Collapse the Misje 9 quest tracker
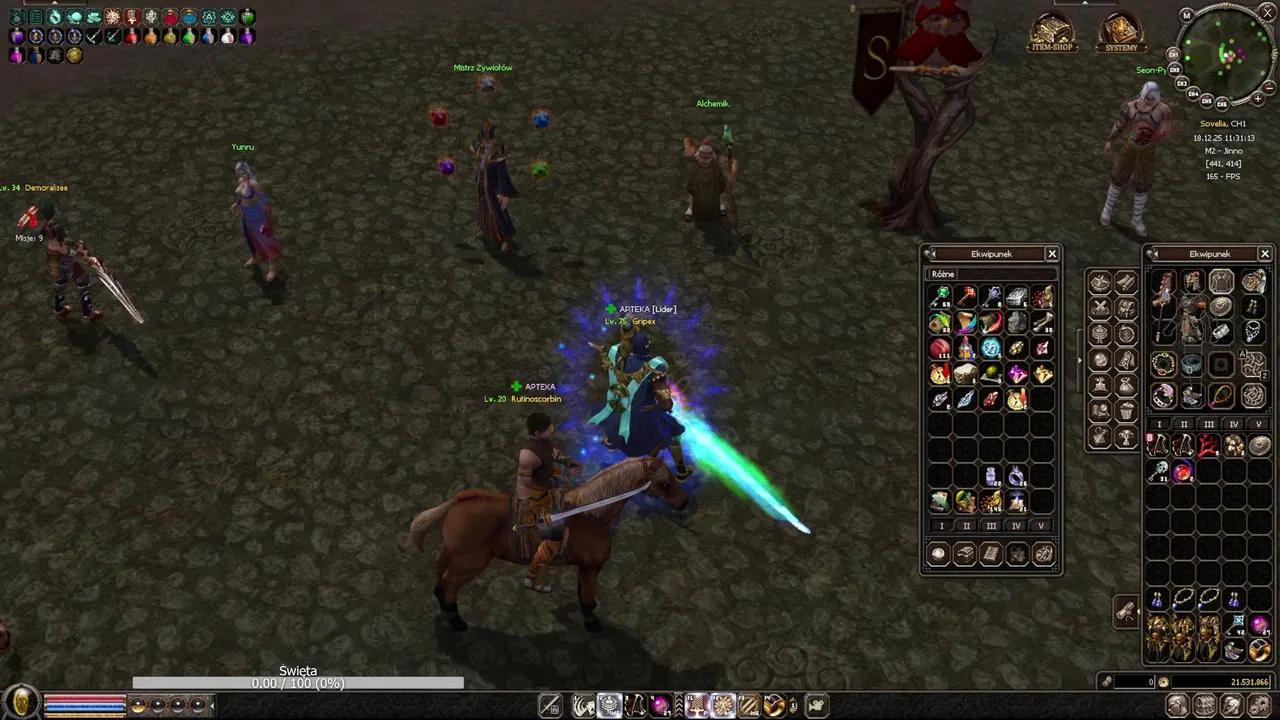1280x720 pixels. pyautogui.click(x=28, y=238)
